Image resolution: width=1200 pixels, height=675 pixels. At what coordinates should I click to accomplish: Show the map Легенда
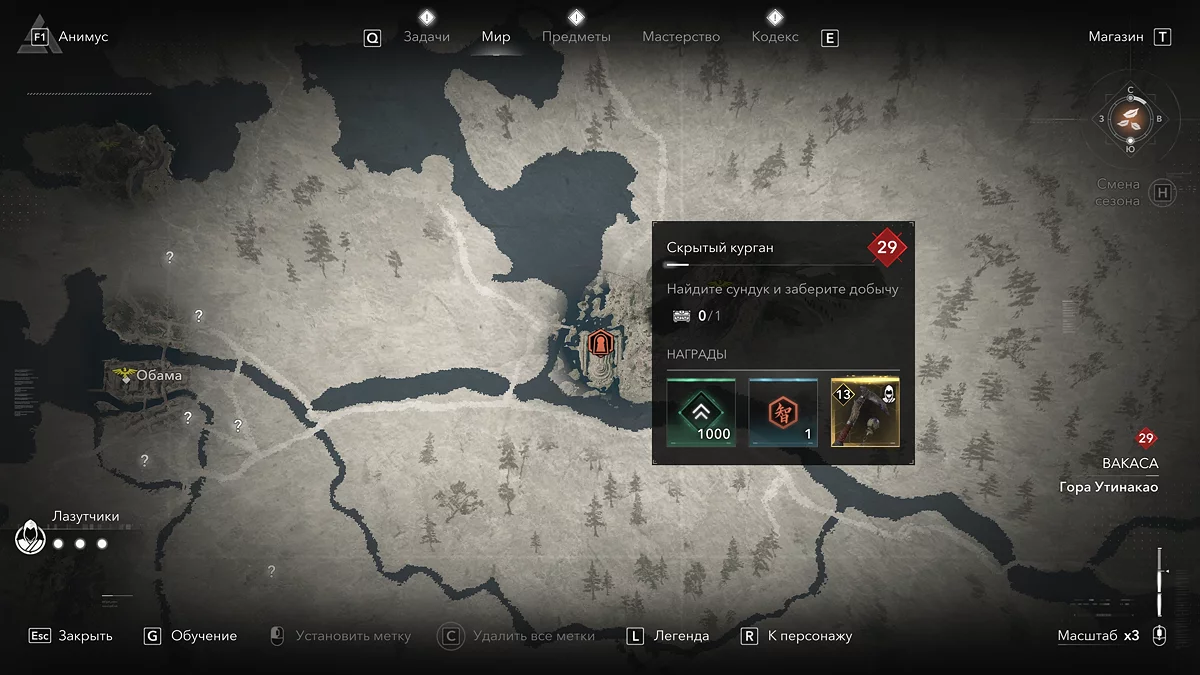(681, 636)
